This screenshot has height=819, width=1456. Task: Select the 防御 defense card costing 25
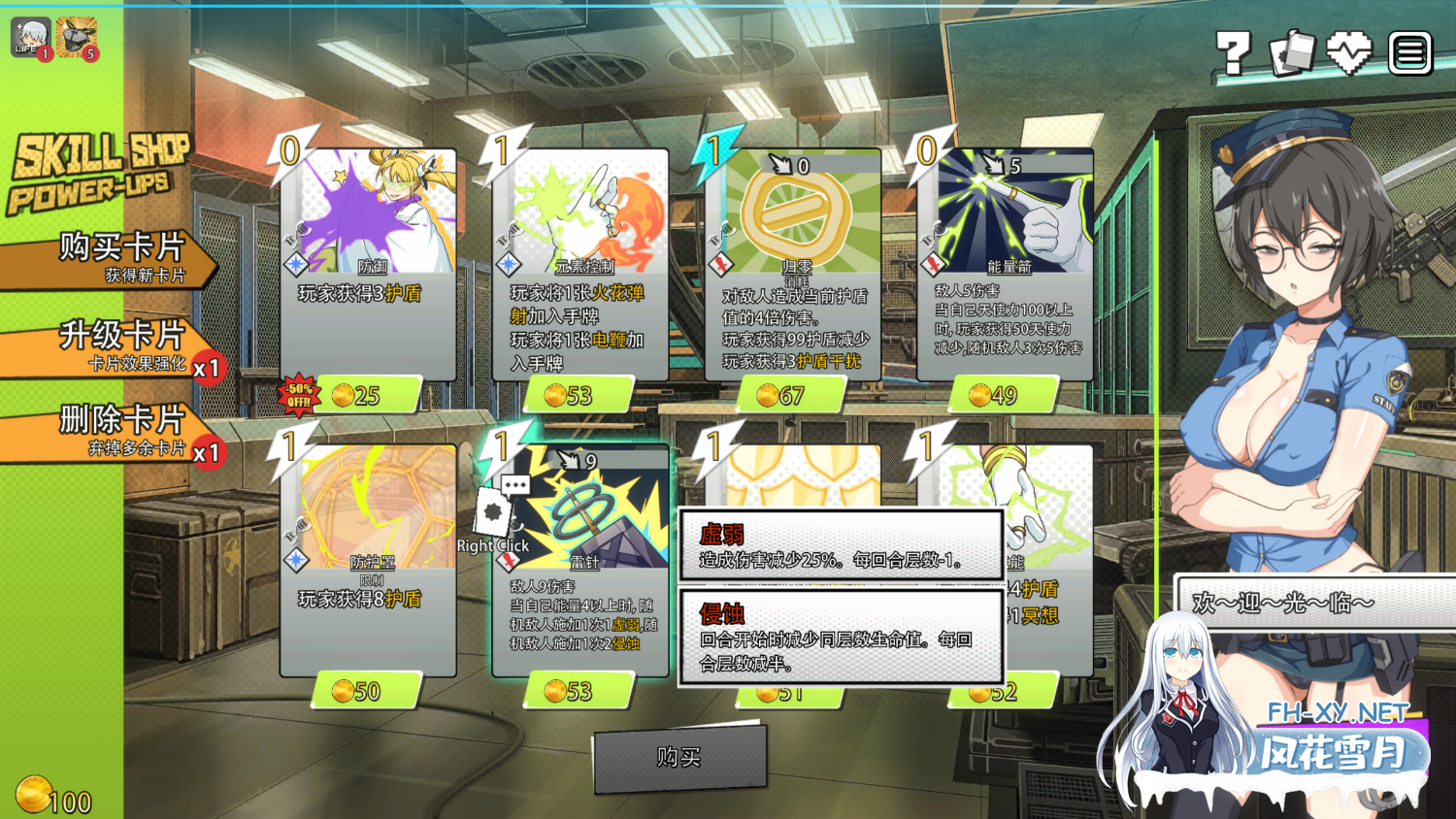(x=368, y=264)
